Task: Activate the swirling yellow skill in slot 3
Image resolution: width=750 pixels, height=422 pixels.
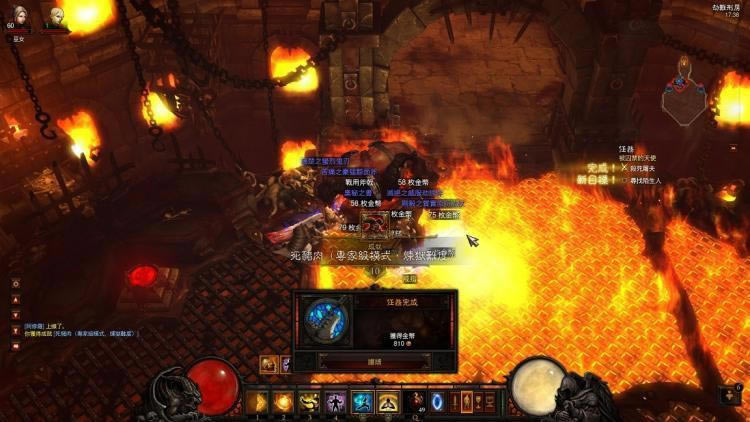Action: (x=309, y=402)
